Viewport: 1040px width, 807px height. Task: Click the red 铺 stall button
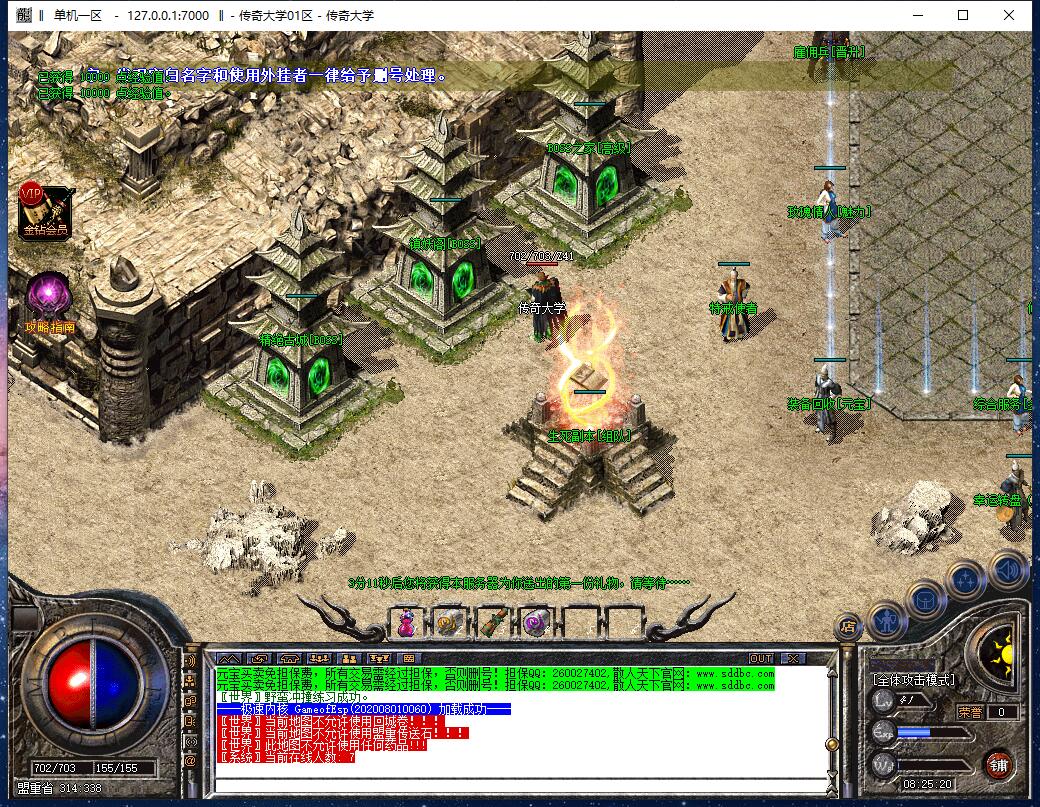pos(997,767)
